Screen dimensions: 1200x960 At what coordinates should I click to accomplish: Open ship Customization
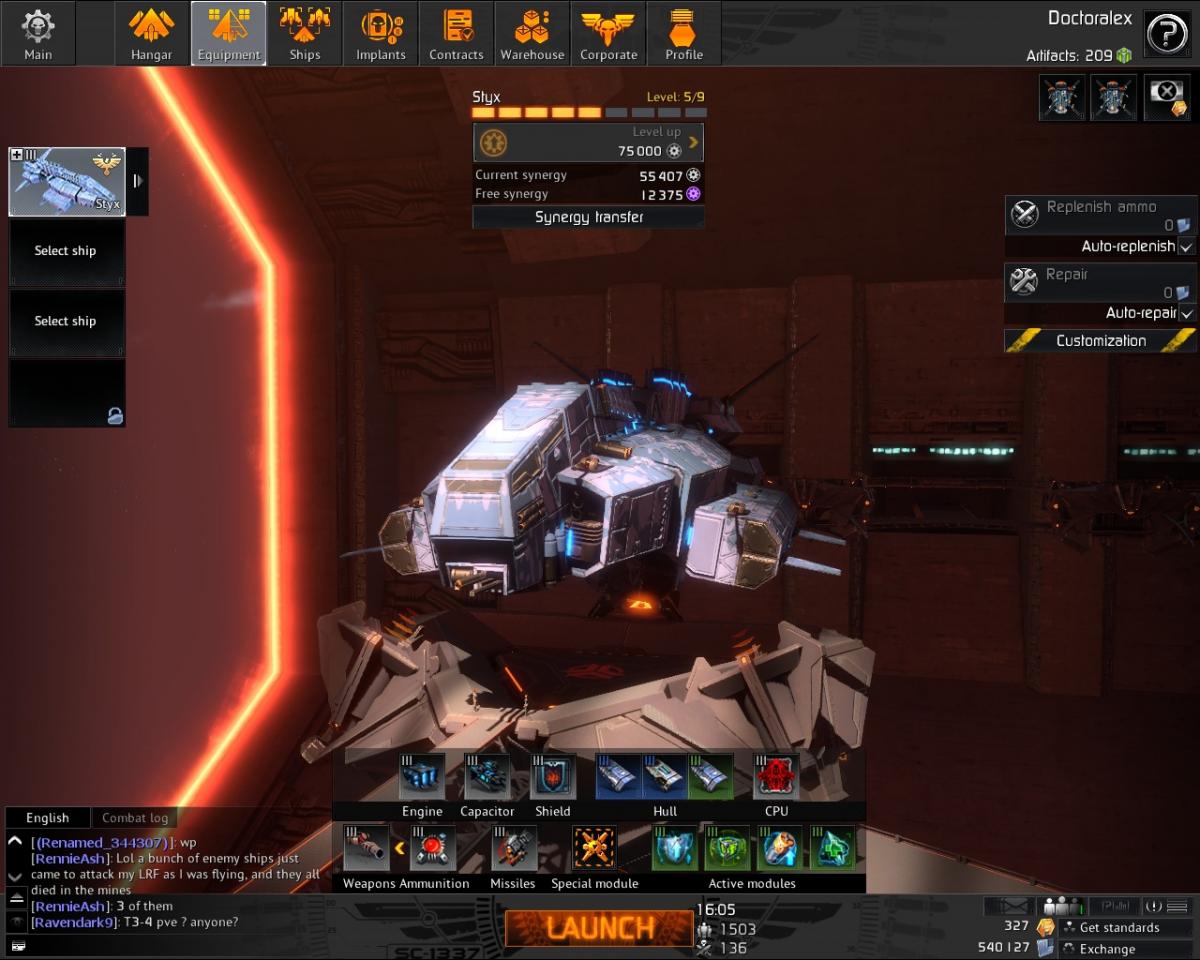(x=1101, y=341)
